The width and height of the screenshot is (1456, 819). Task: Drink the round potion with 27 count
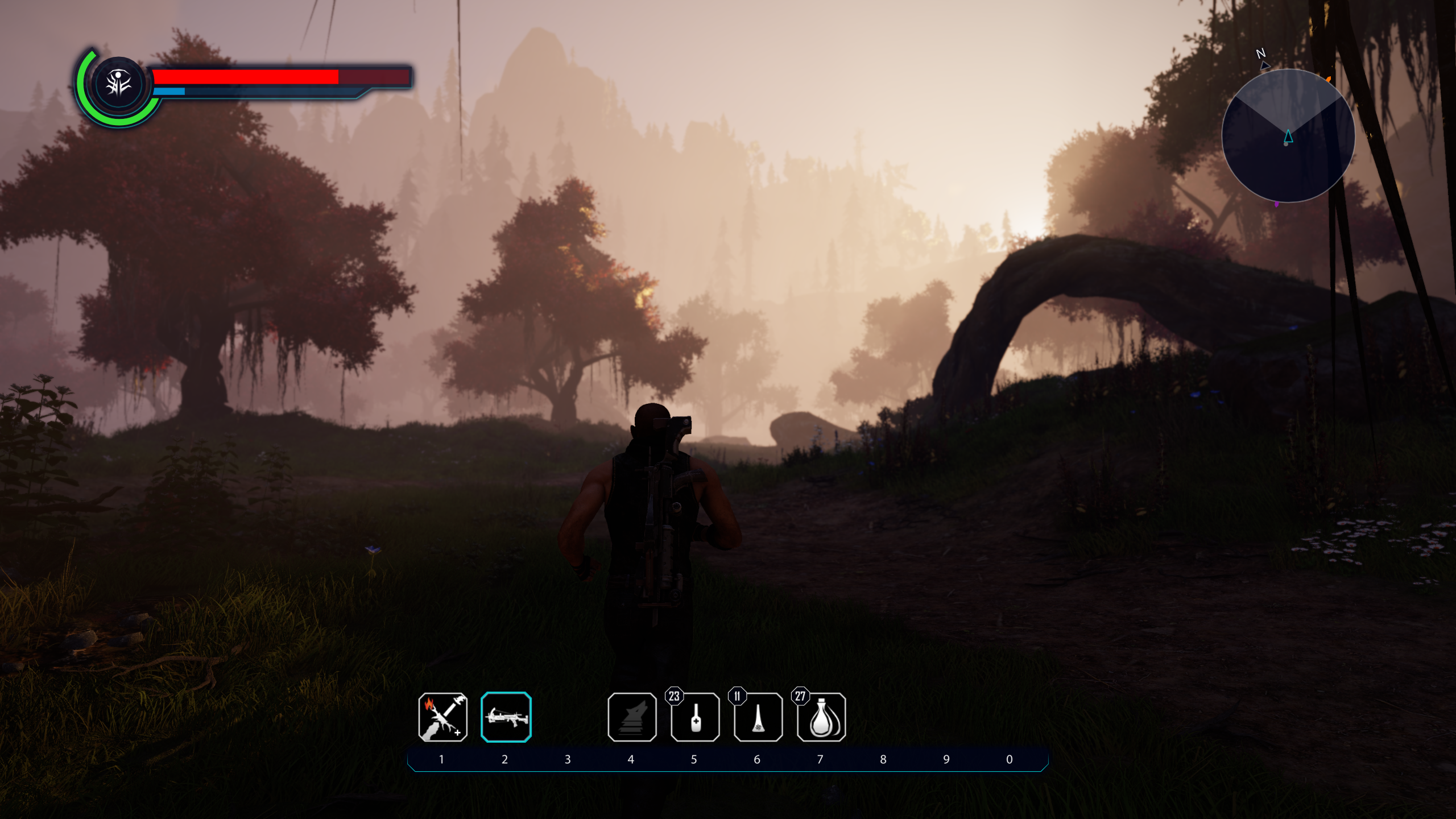click(821, 717)
